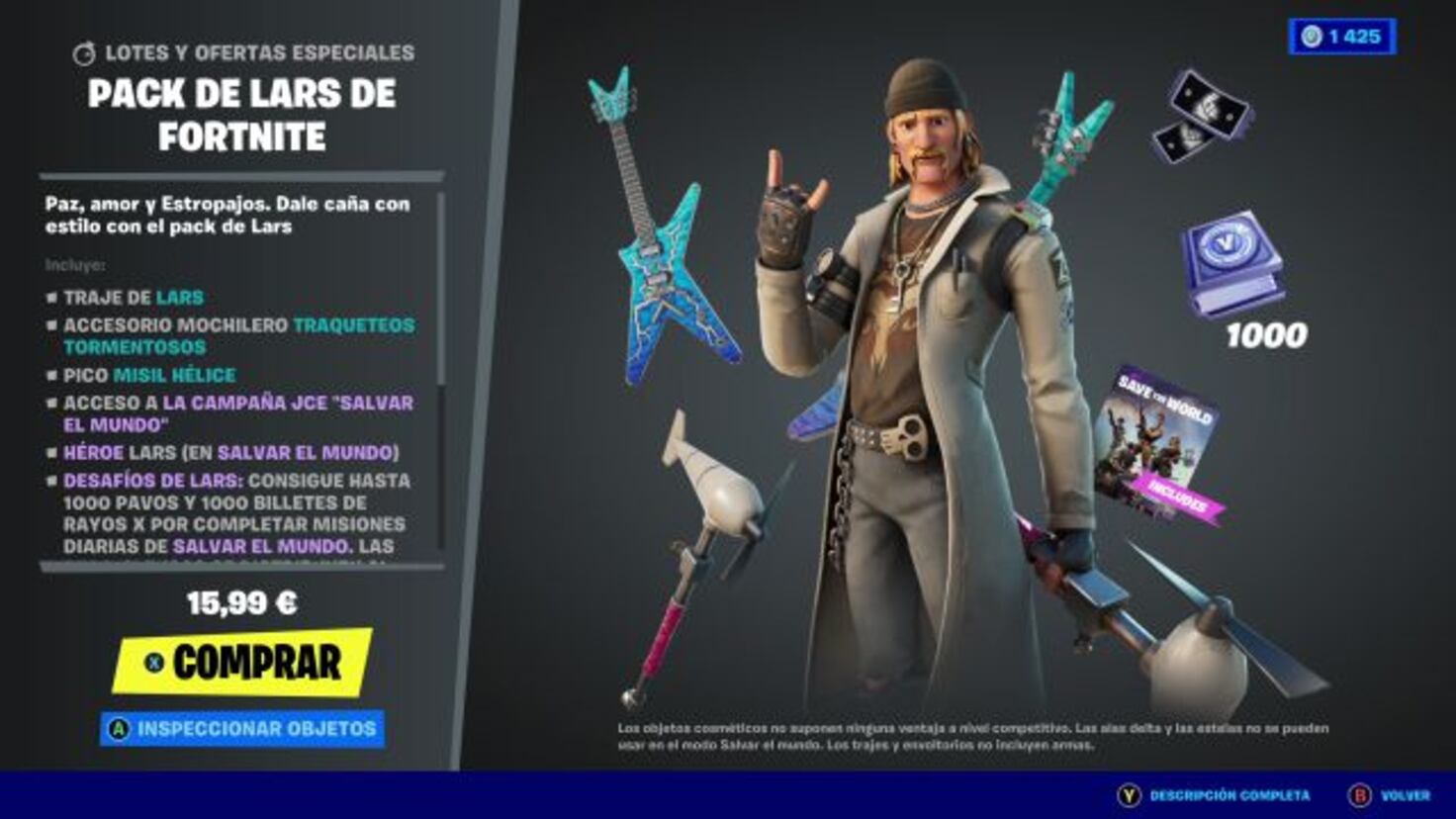This screenshot has width=1456, height=819.
Task: Click the A button icon beside INSPECCIONAR OBJETOS
Action: coord(121,727)
